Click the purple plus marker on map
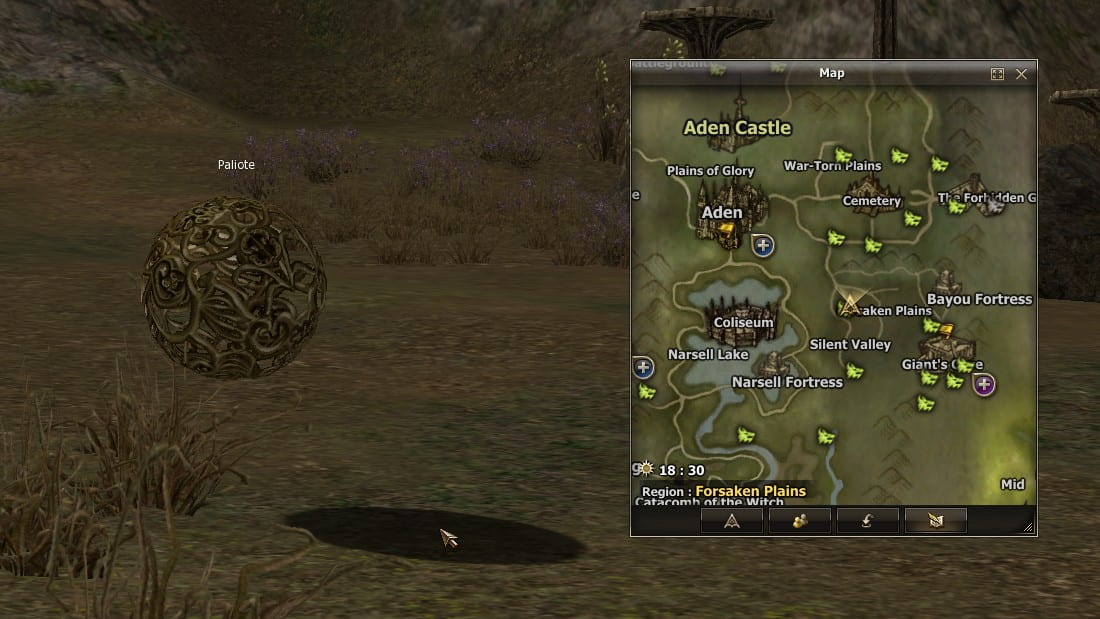1100x619 pixels. pos(984,384)
